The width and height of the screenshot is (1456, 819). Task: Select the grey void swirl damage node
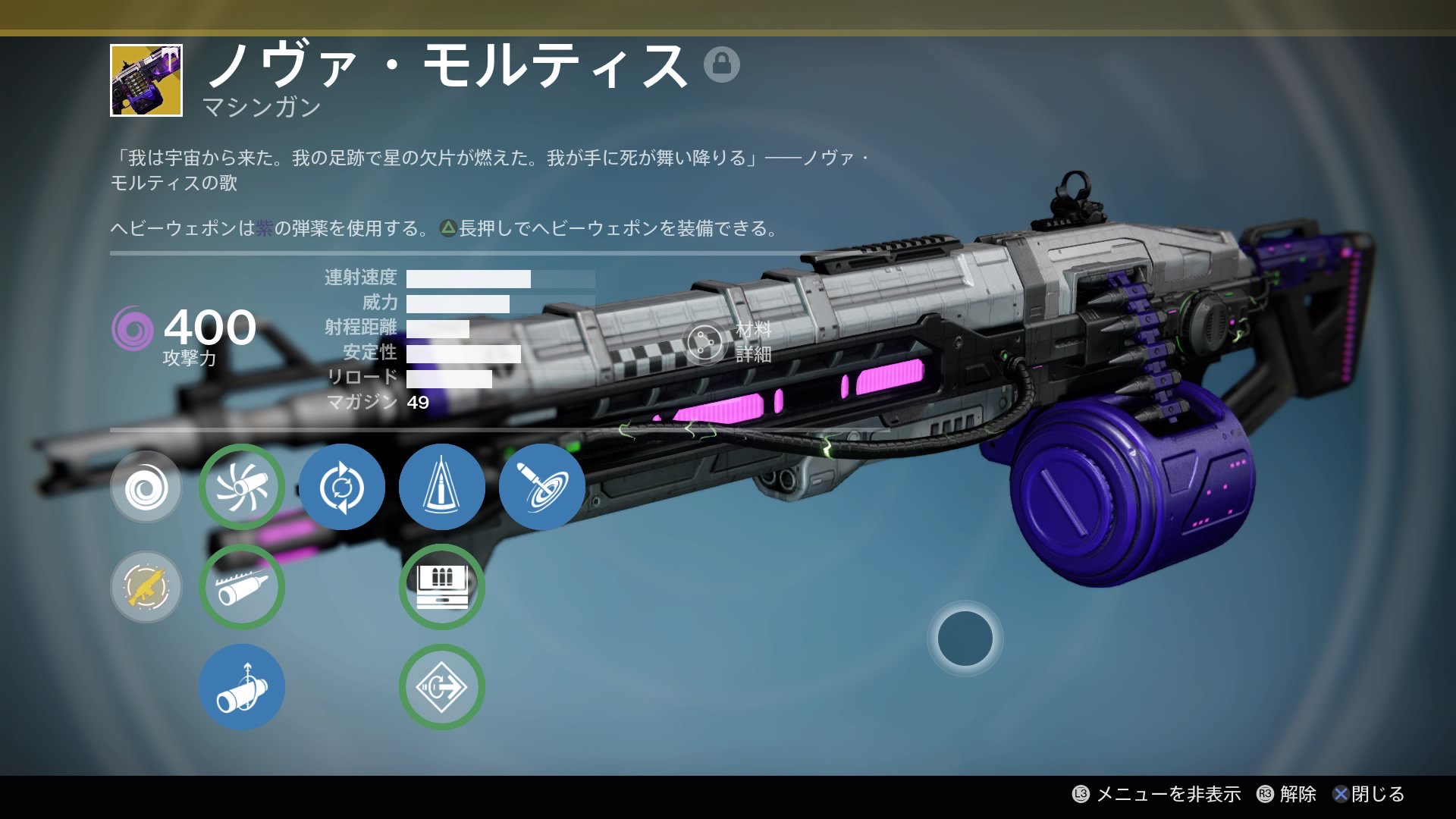(x=146, y=487)
